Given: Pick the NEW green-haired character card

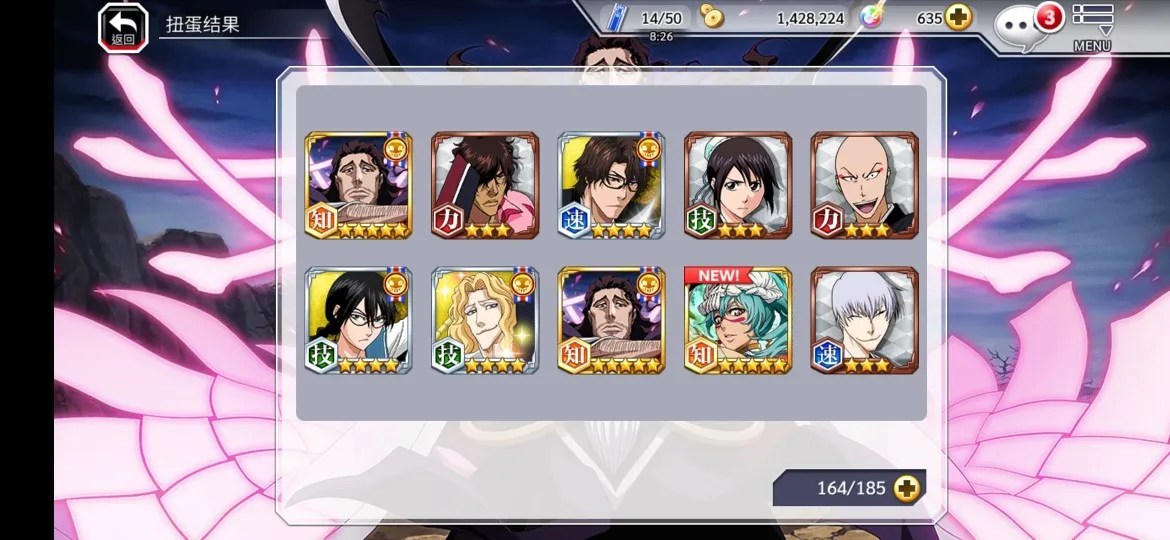Looking at the screenshot, I should 738,320.
